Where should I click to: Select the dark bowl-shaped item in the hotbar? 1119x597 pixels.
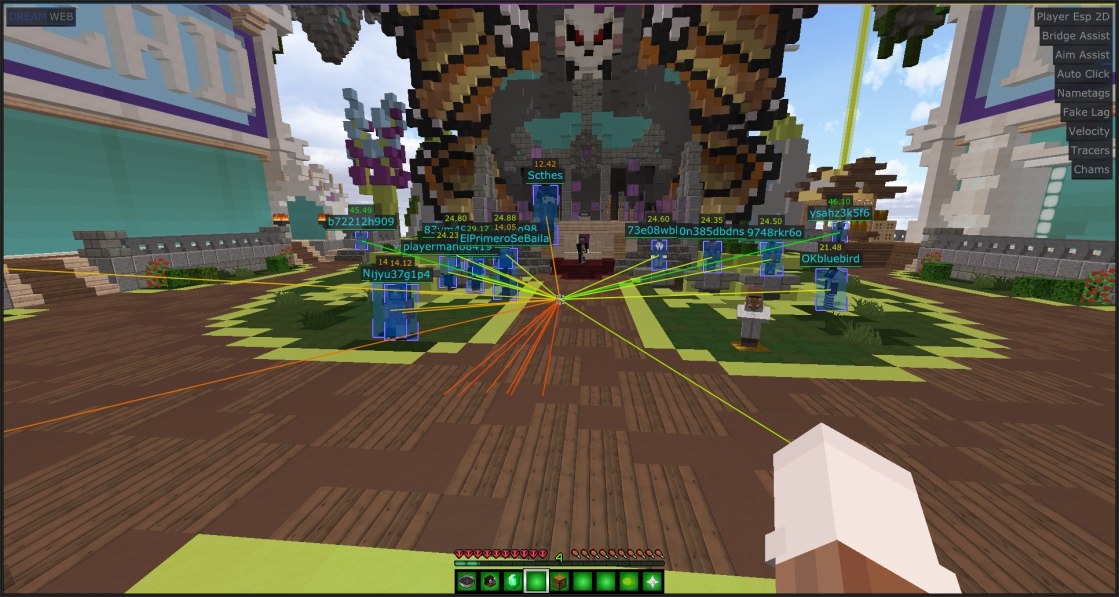coord(467,581)
